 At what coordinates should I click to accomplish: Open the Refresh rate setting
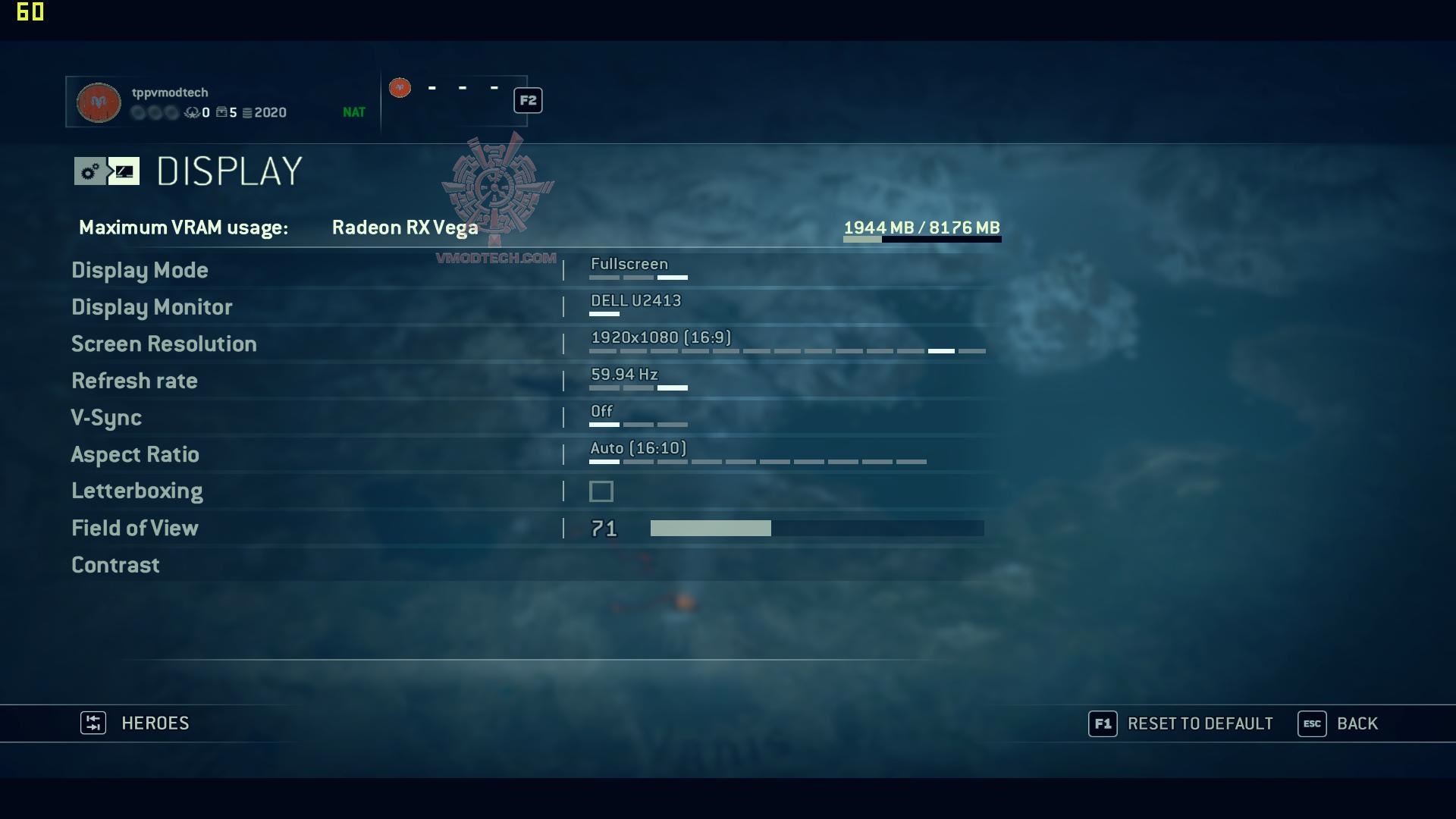pos(134,381)
